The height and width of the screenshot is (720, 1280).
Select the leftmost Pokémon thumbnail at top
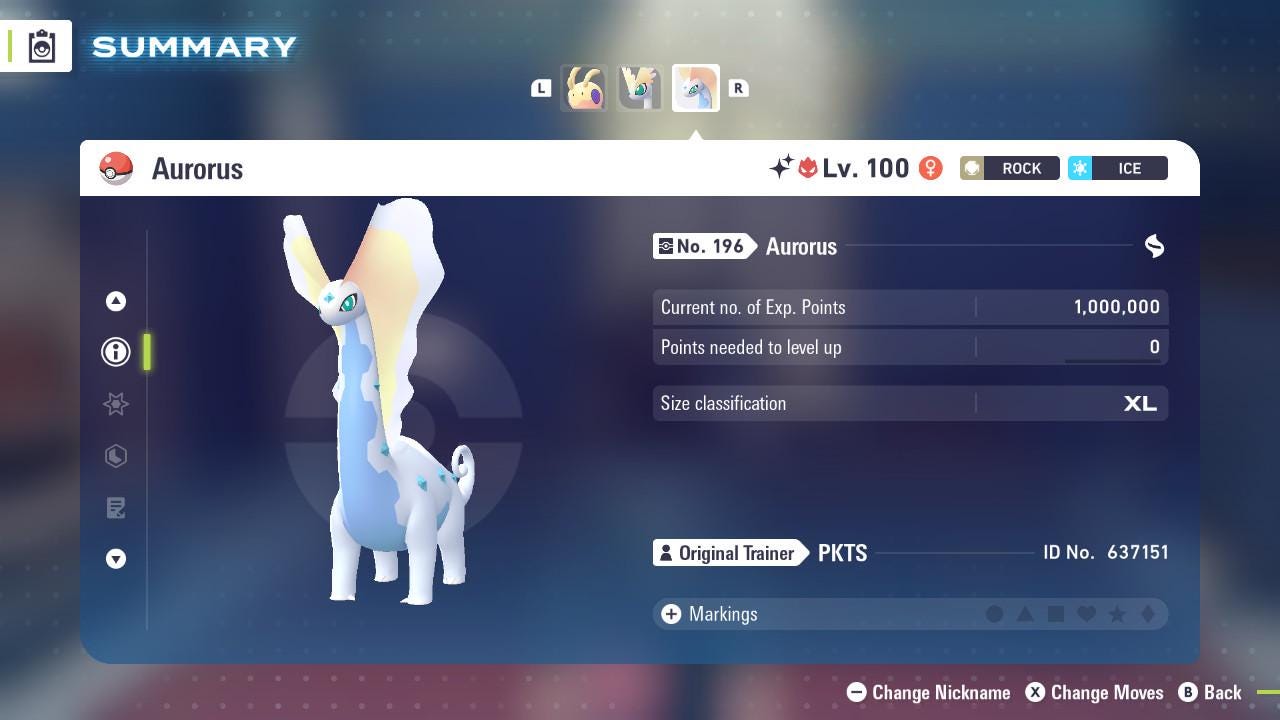(585, 88)
